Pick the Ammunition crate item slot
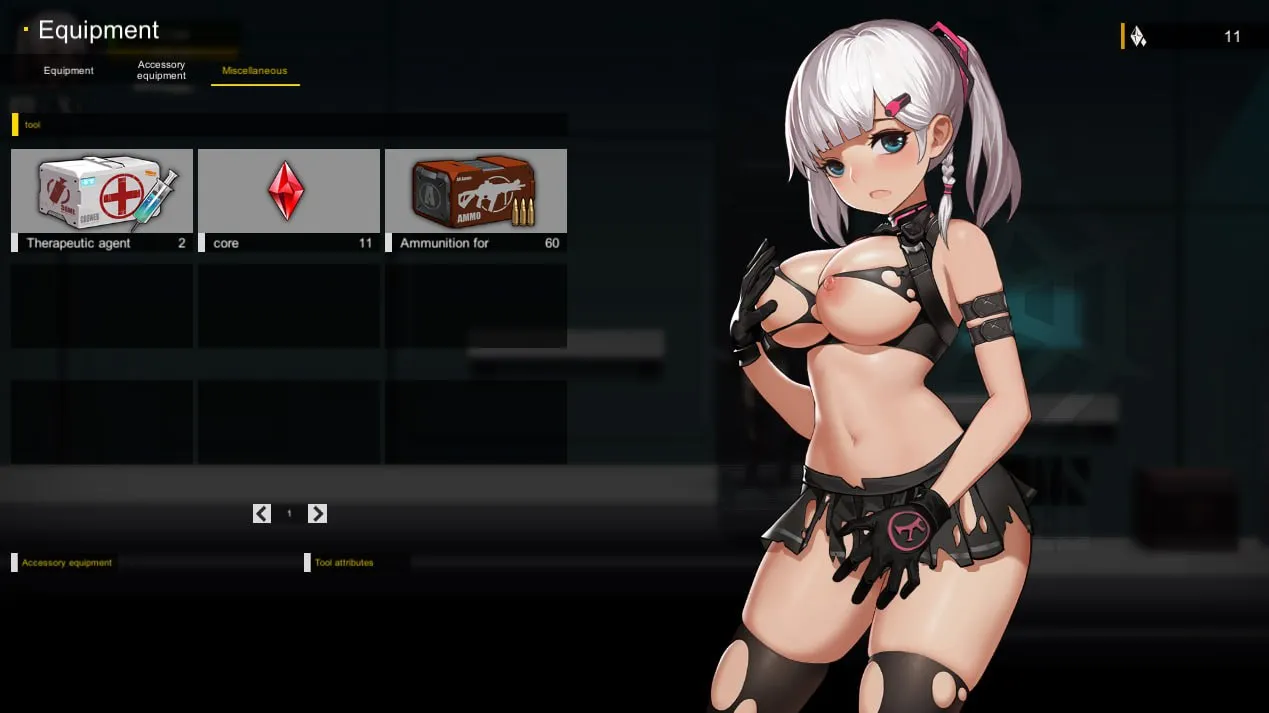This screenshot has height=713, width=1269. coord(475,198)
